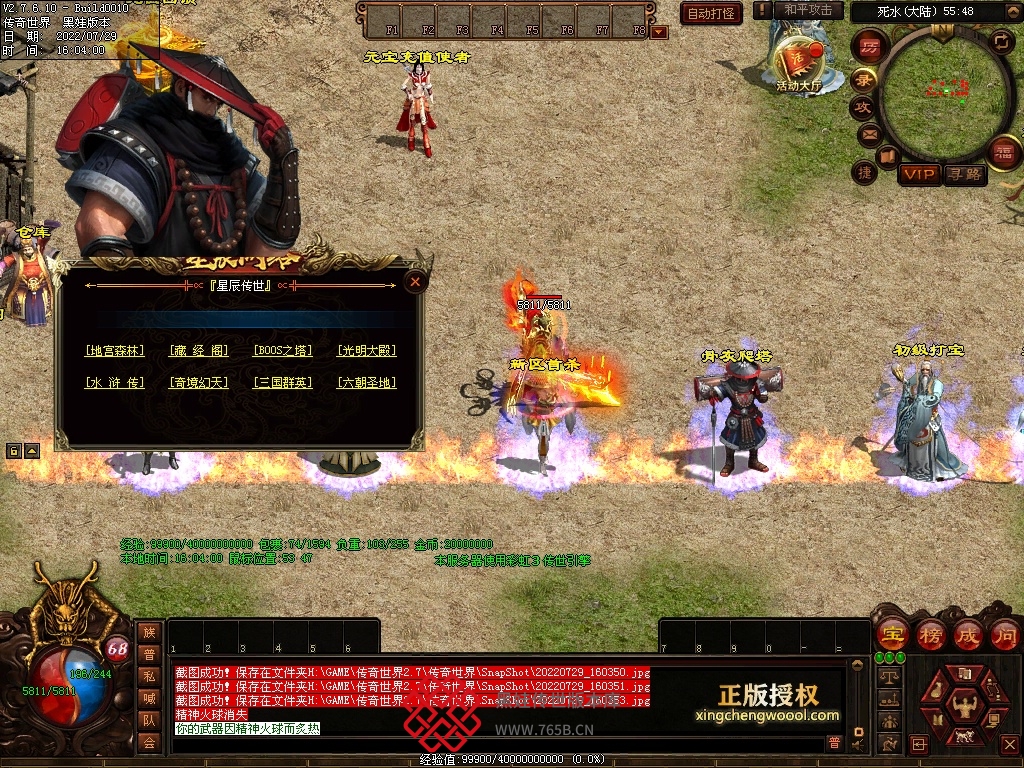This screenshot has width=1024, height=768.
Task: Open the character muscle-figure icon
Action: click(x=966, y=705)
